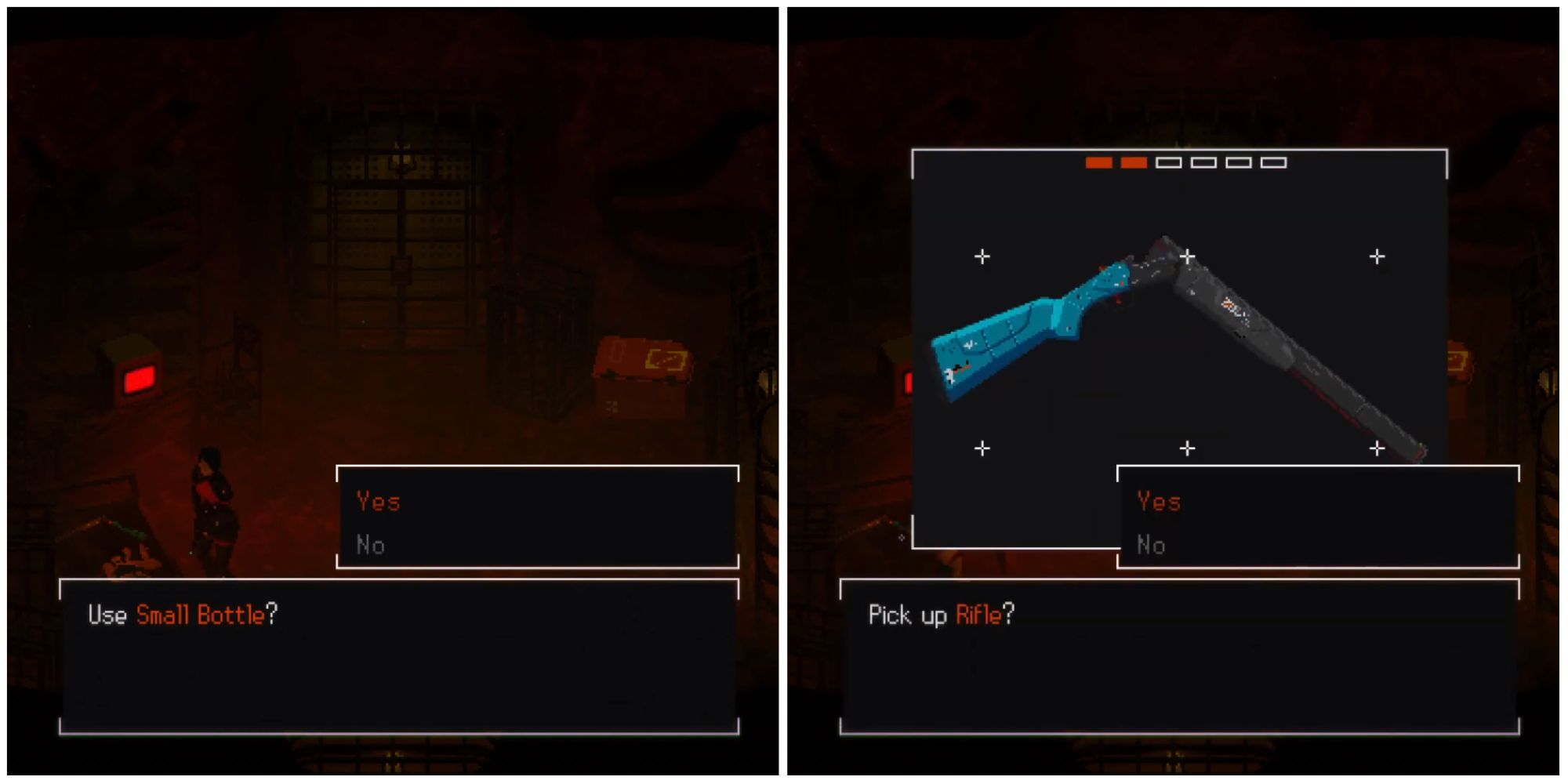
Task: Confirm "Yes" to pick up the Rifle
Action: (x=1159, y=502)
